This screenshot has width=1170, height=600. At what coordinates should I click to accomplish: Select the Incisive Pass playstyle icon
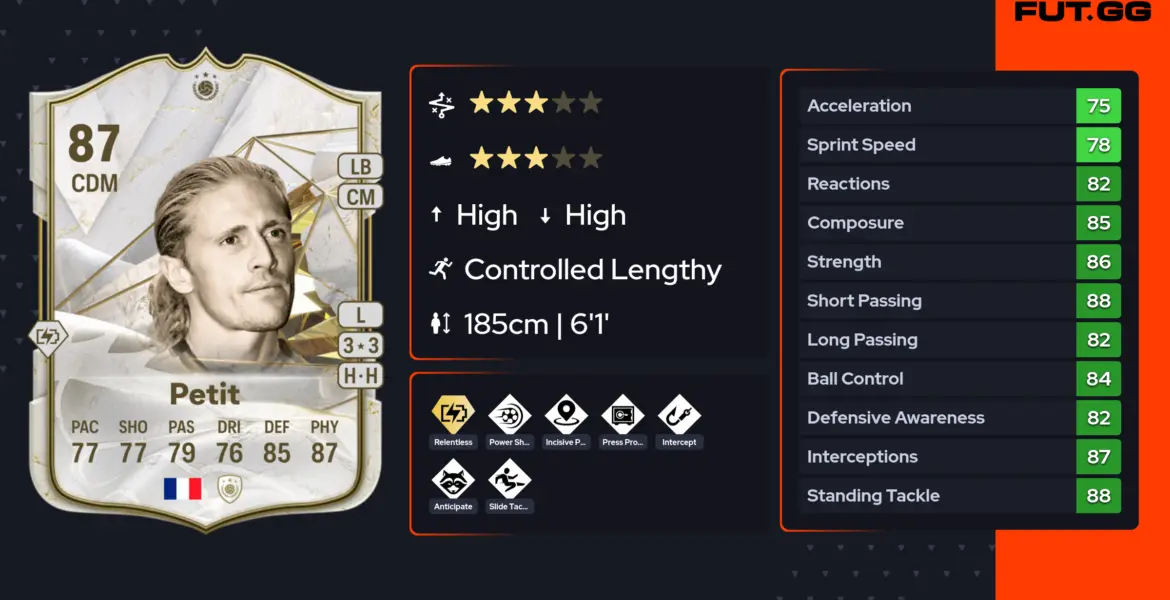pyautogui.click(x=566, y=415)
